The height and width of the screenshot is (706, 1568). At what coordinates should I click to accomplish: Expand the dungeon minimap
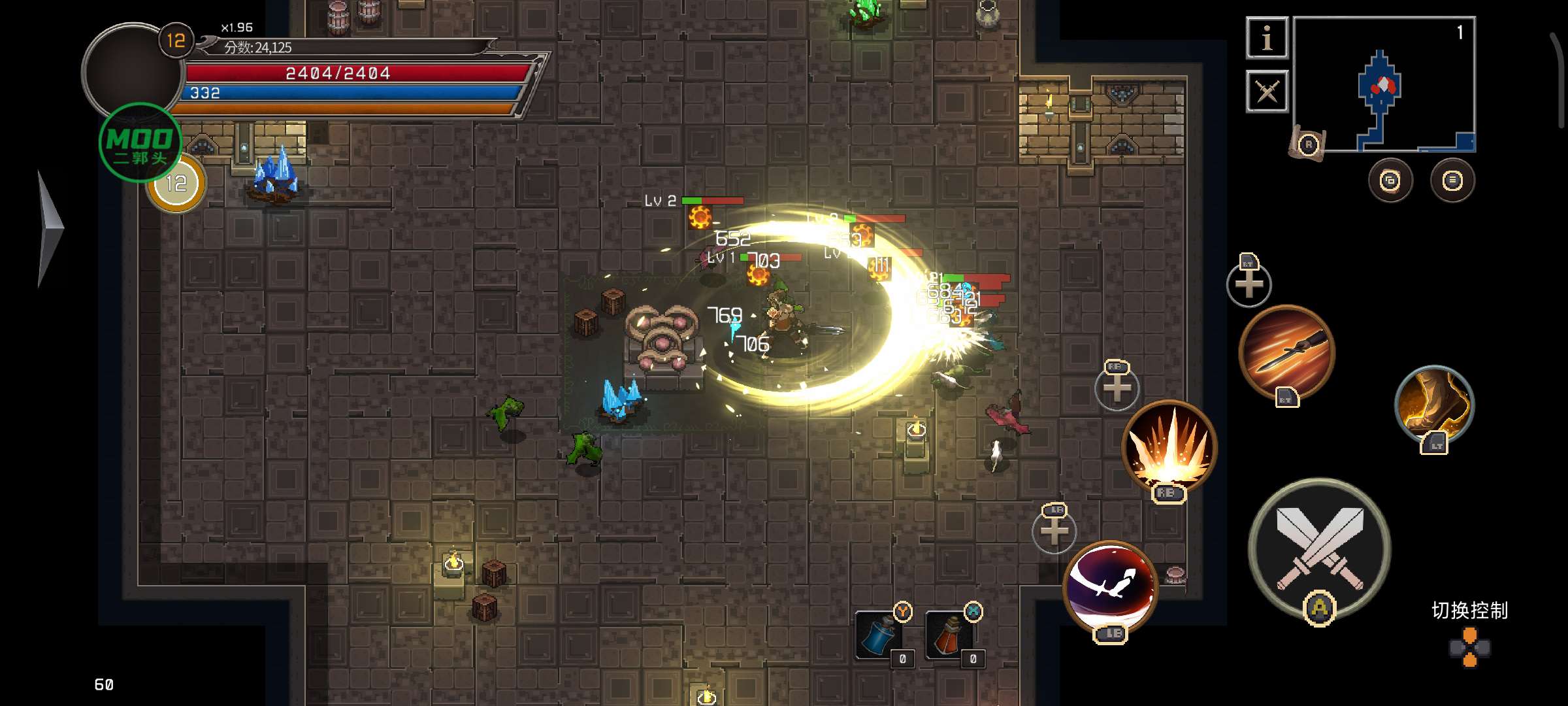tap(1384, 84)
